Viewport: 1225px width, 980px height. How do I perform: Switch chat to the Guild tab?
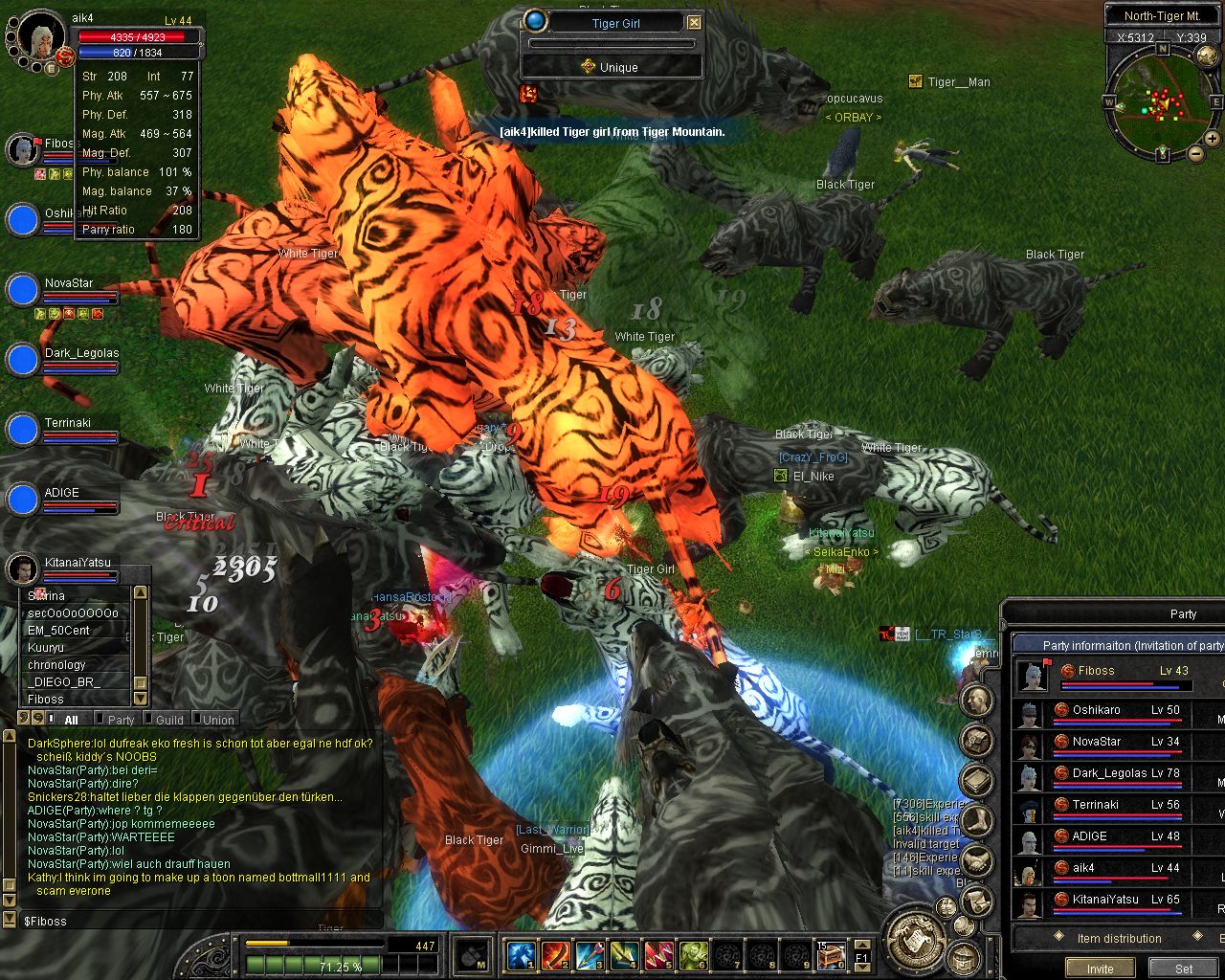pos(169,720)
